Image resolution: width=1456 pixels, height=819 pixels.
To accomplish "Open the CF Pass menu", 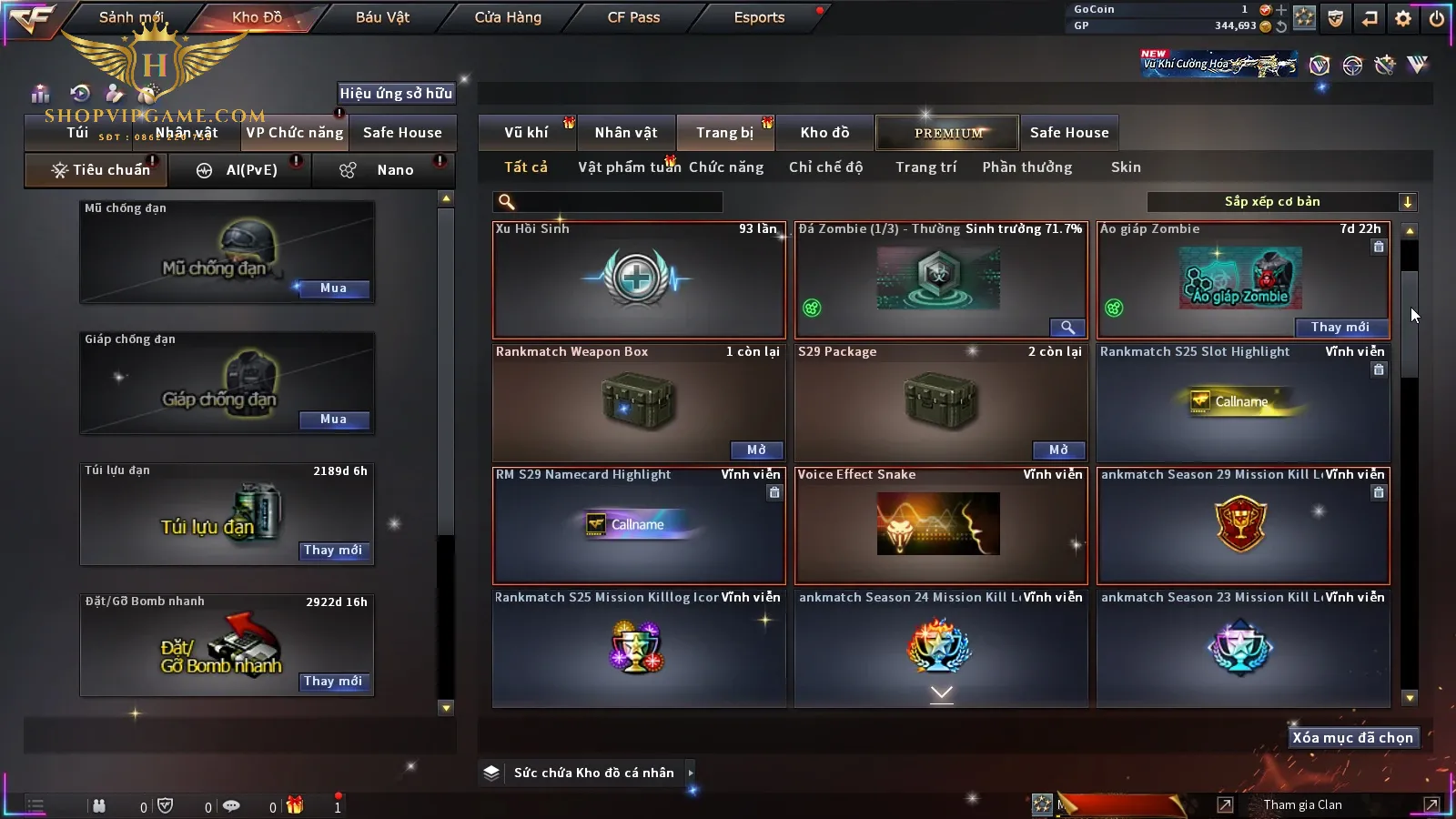I will coord(633,17).
